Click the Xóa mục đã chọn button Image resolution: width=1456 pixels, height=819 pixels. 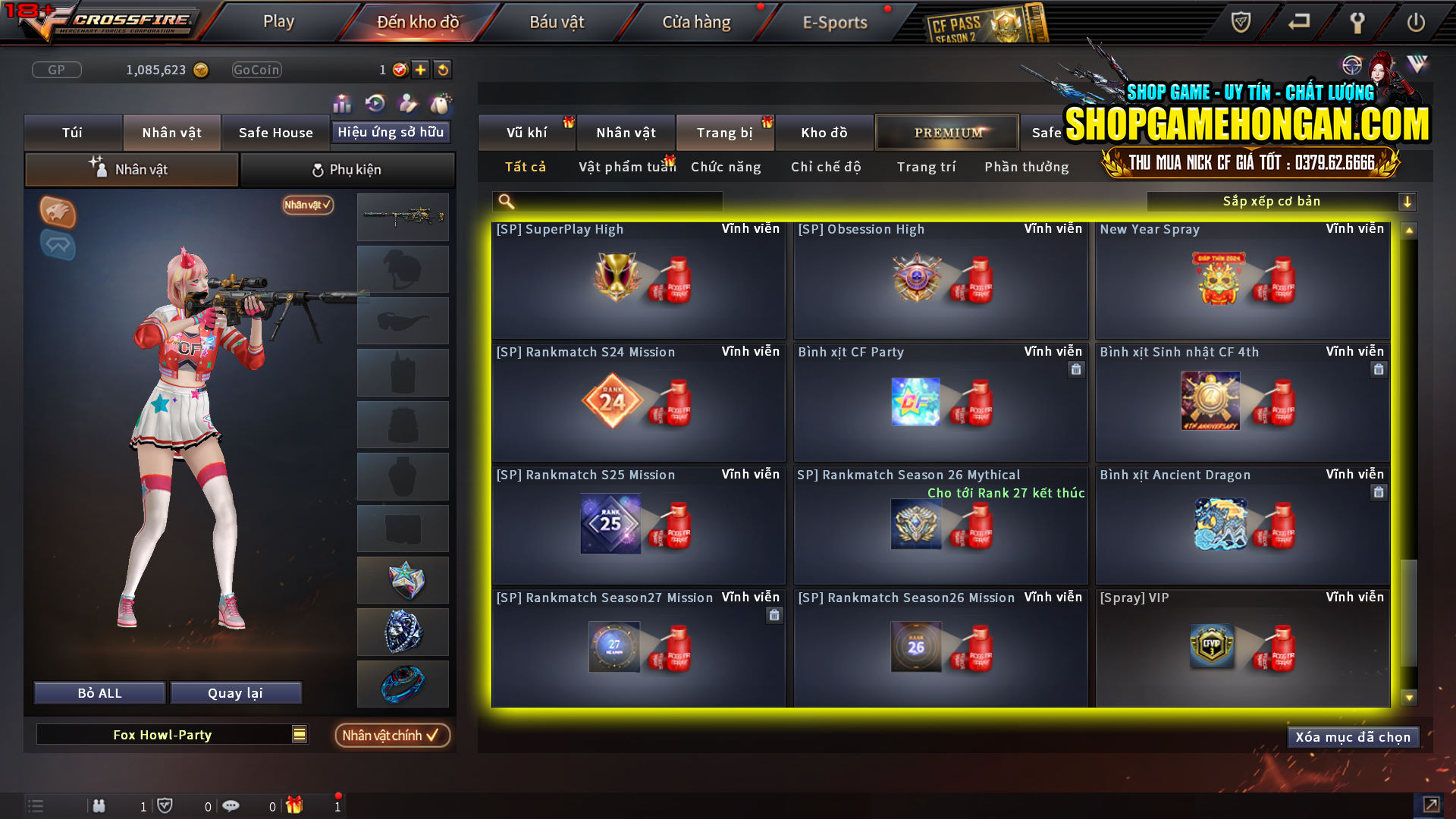coord(1353,736)
